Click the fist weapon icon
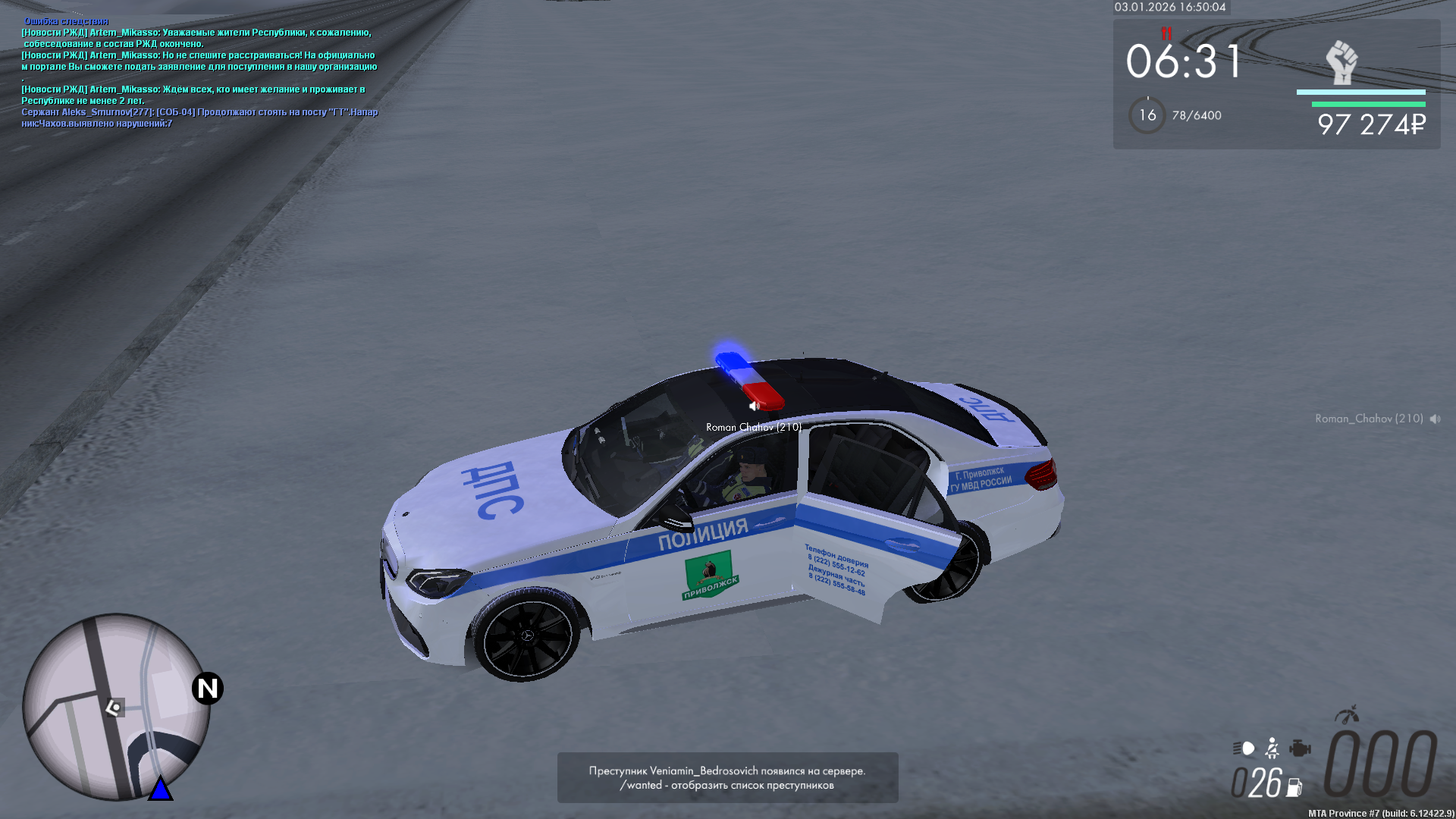Viewport: 1456px width, 819px height. tap(1341, 62)
